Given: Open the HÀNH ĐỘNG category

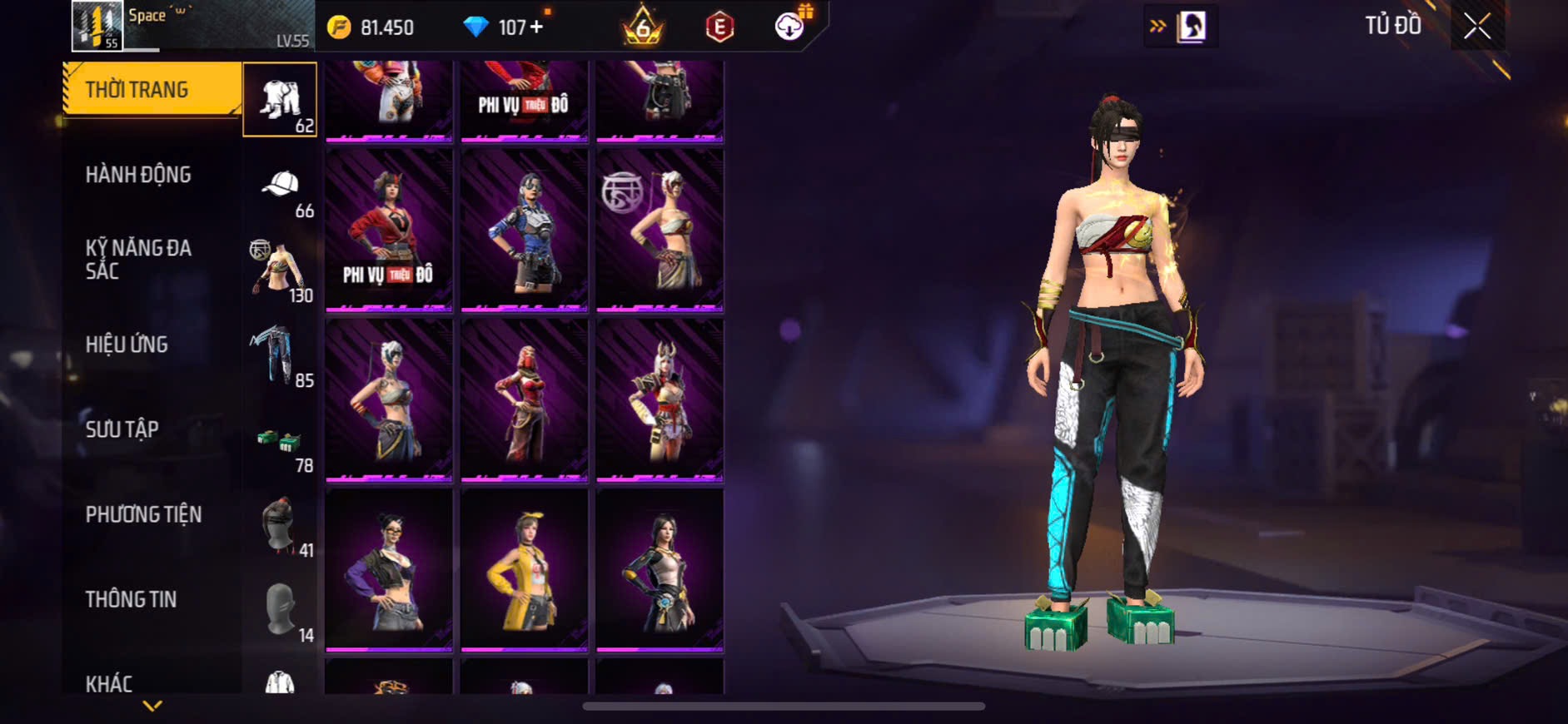Looking at the screenshot, I should (138, 175).
